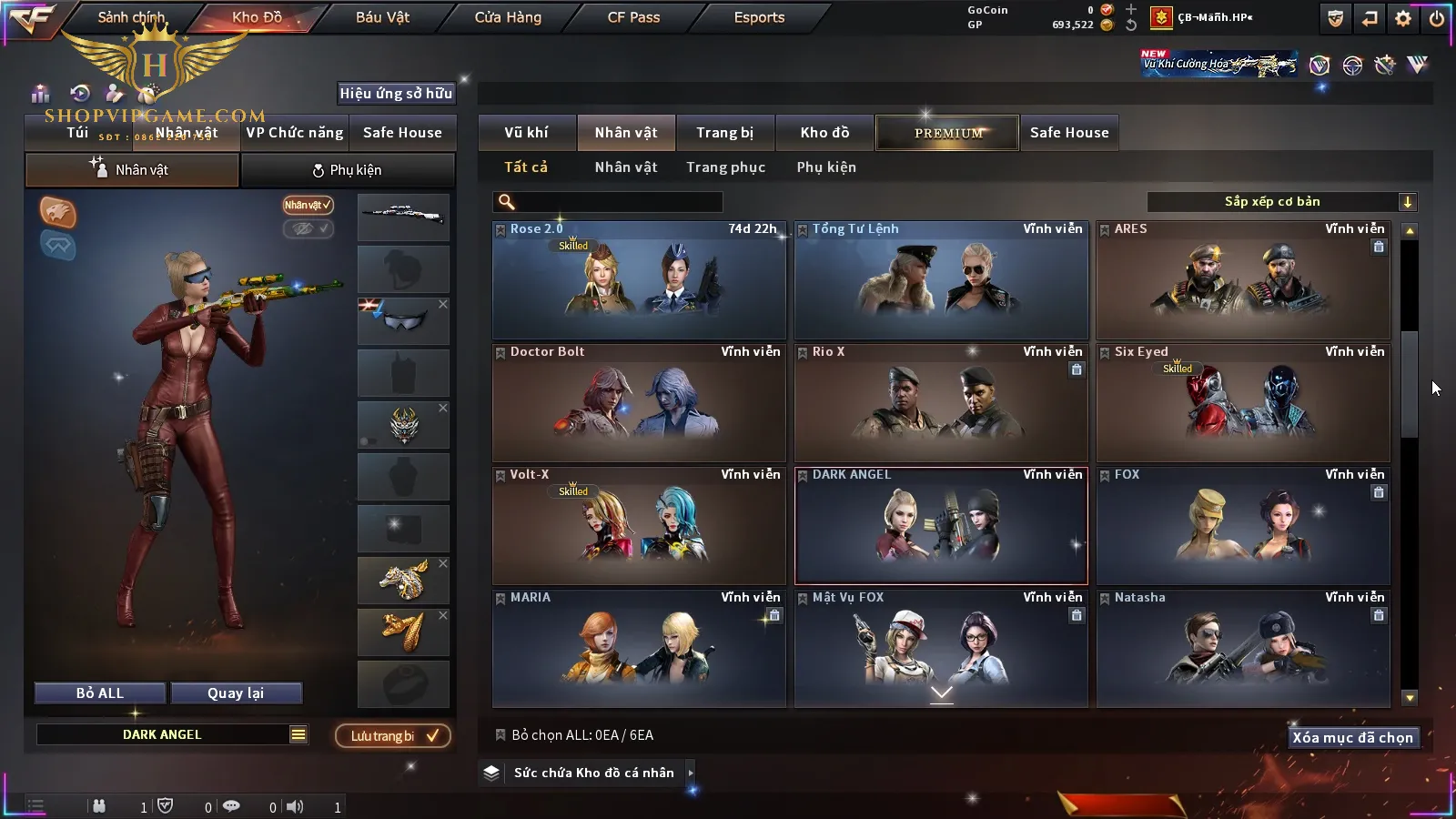The image size is (1456, 819).
Task: Click the Bỏ ALL button
Action: point(100,693)
